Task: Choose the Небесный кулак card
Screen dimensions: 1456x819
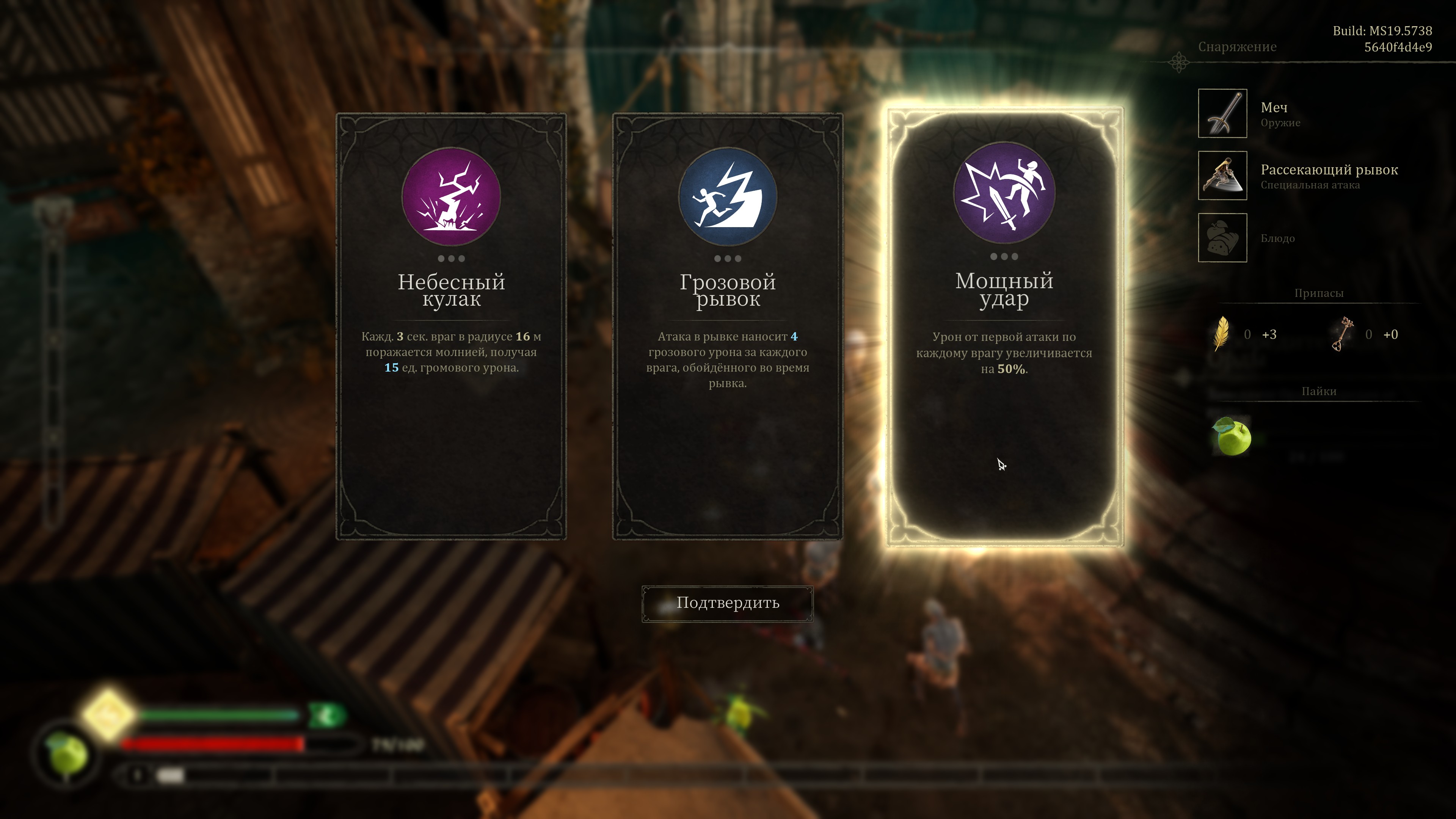Action: (x=451, y=326)
